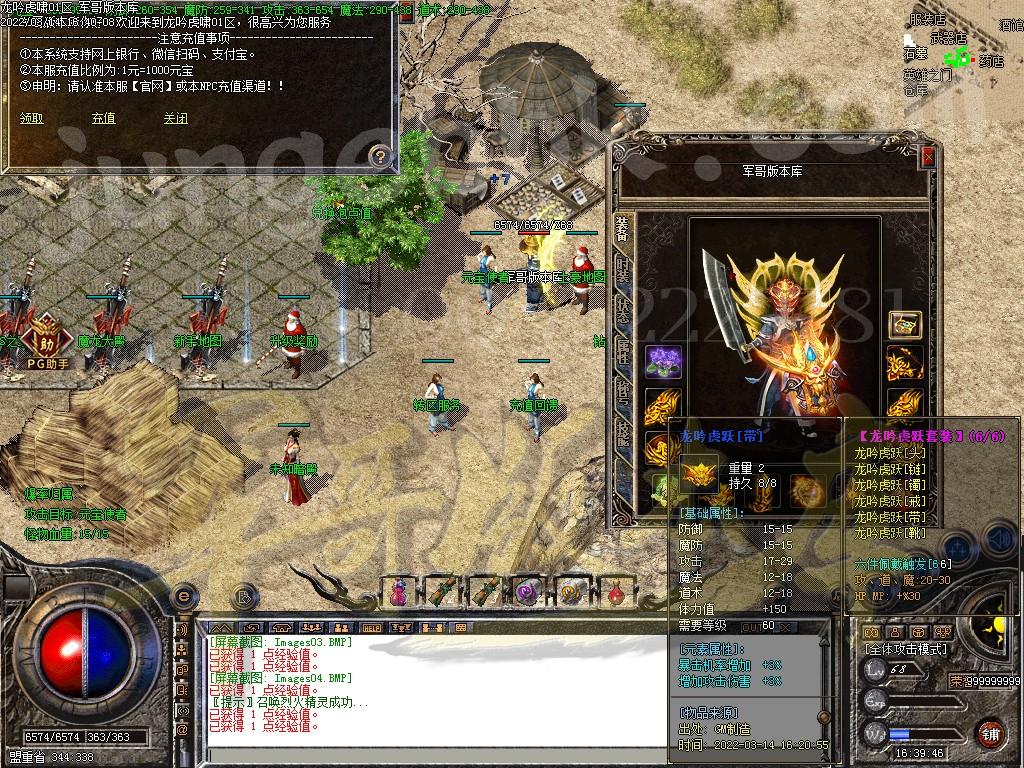This screenshot has height=768, width=1024.
Task: Choose the 充值 (recharge) dialog option
Action: (x=103, y=118)
